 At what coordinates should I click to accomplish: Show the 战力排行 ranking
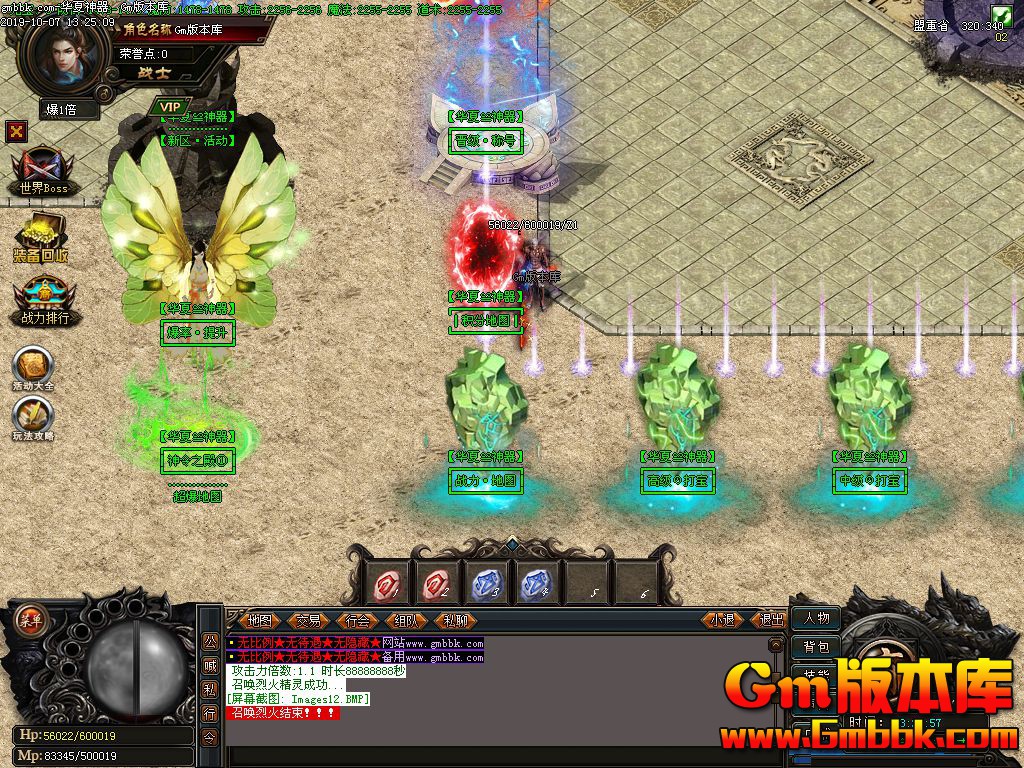click(44, 301)
